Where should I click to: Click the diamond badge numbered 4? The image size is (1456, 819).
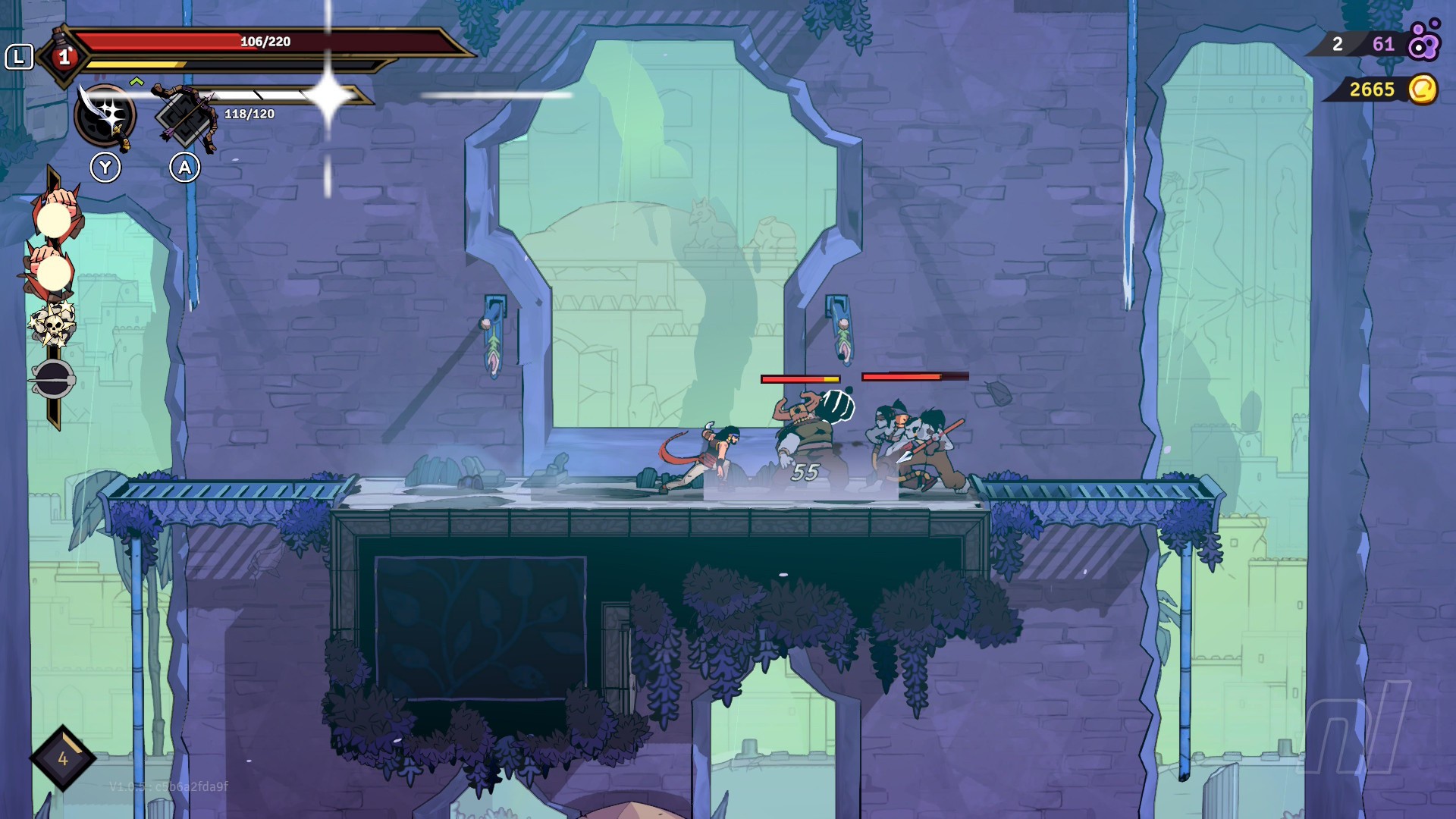point(63,758)
